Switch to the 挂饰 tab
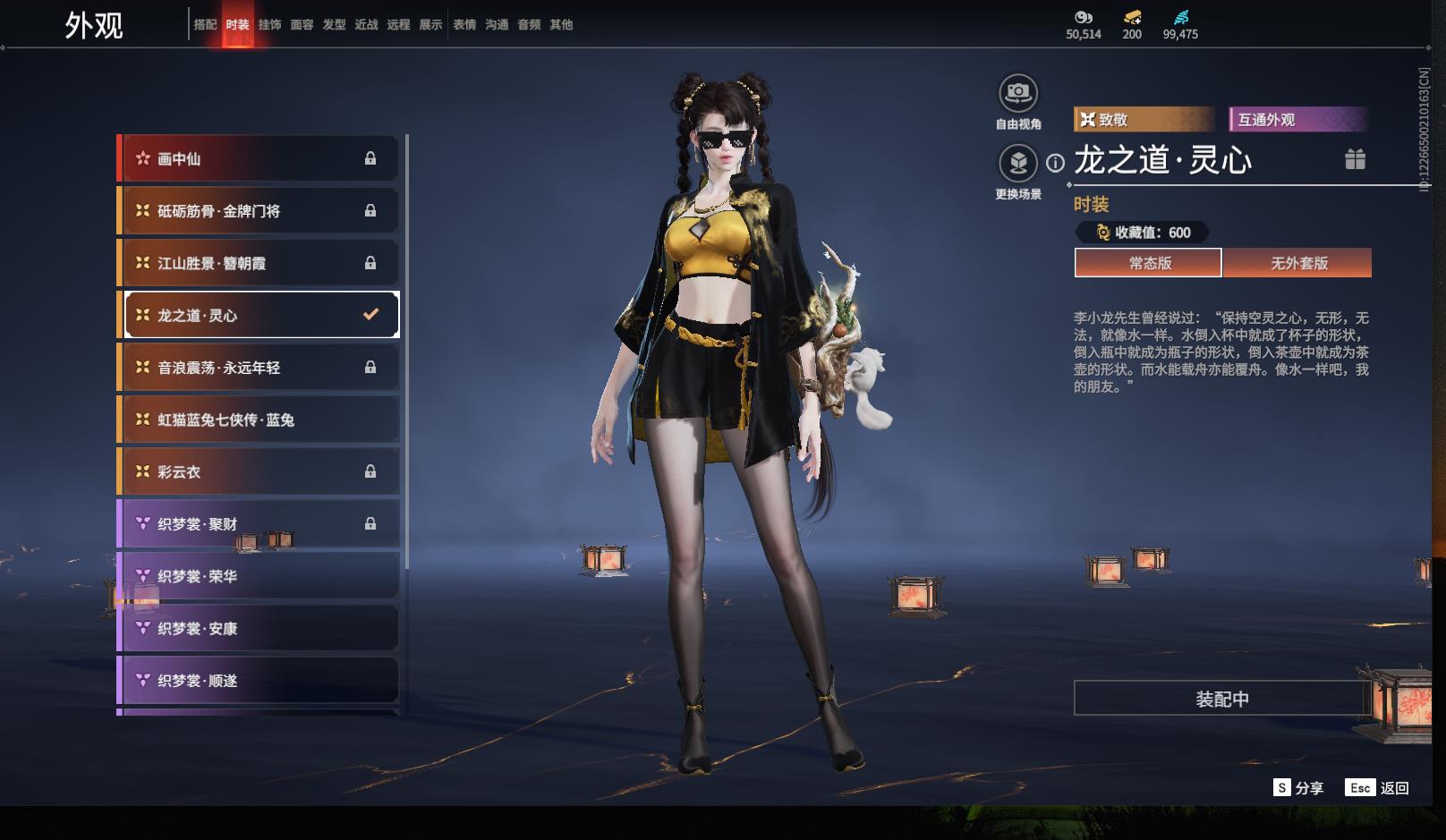 (269, 25)
